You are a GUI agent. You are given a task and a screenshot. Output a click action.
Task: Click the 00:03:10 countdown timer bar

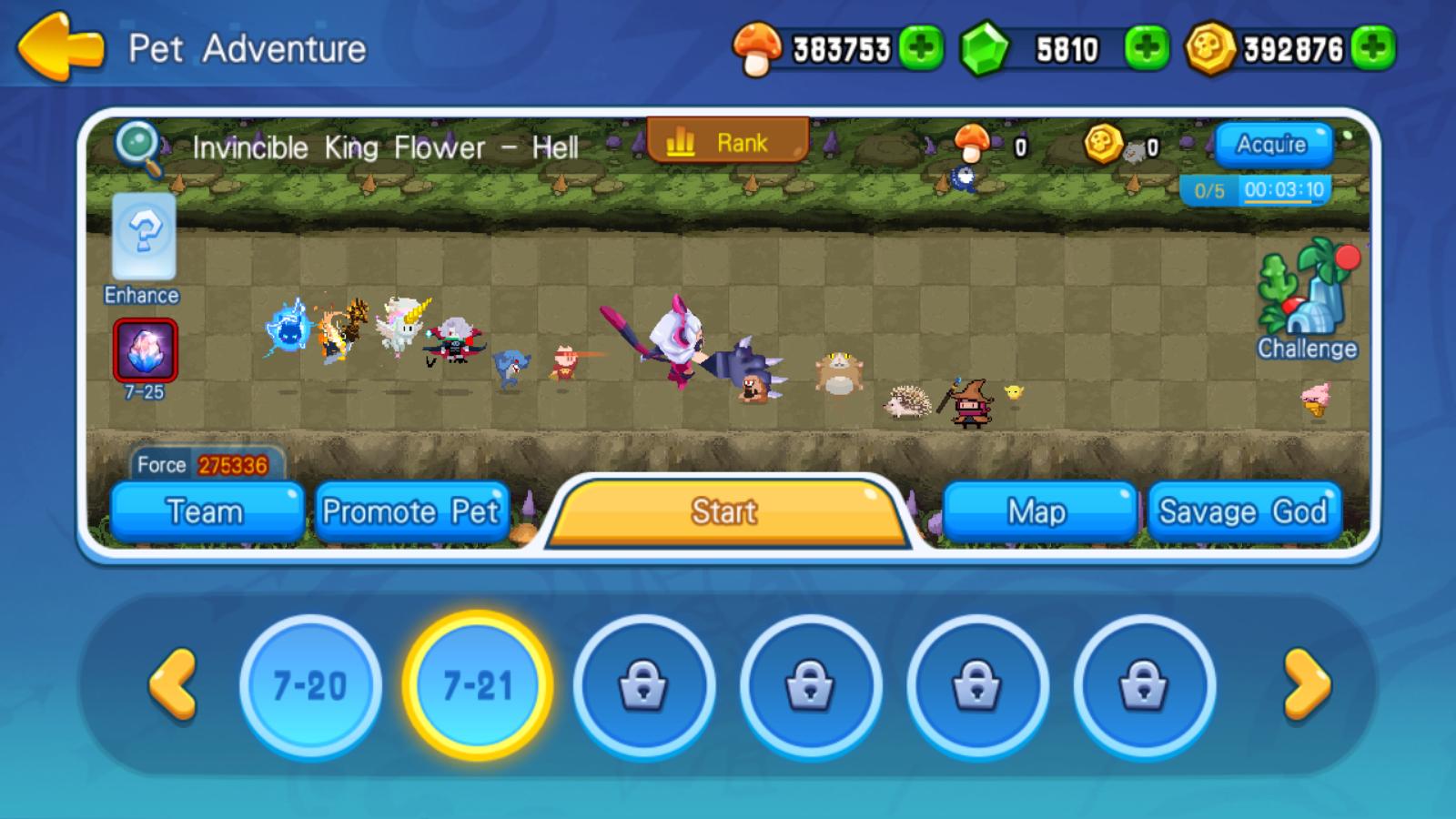tap(1285, 189)
